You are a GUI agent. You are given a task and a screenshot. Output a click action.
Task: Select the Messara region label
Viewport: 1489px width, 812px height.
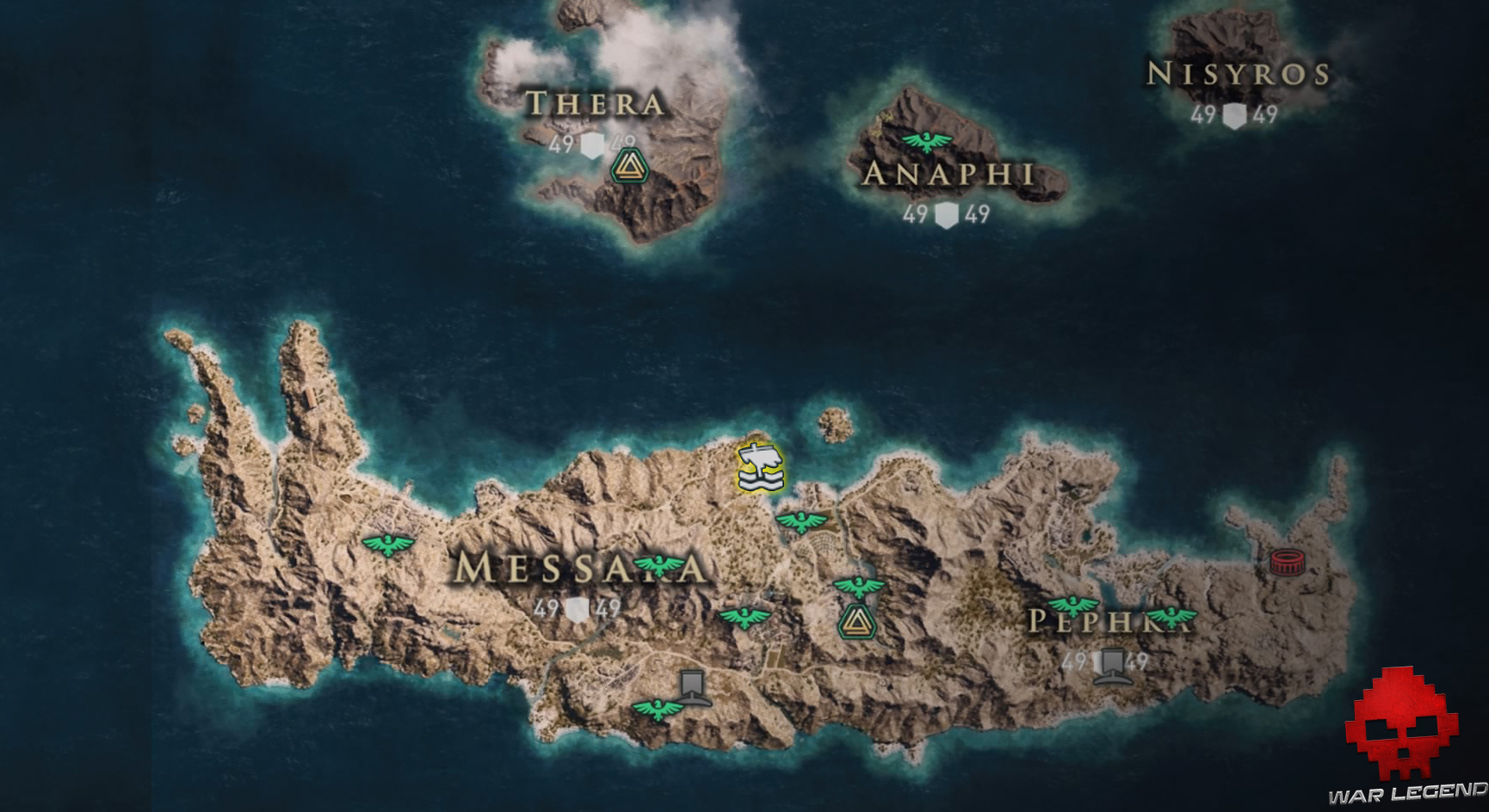[x=582, y=567]
